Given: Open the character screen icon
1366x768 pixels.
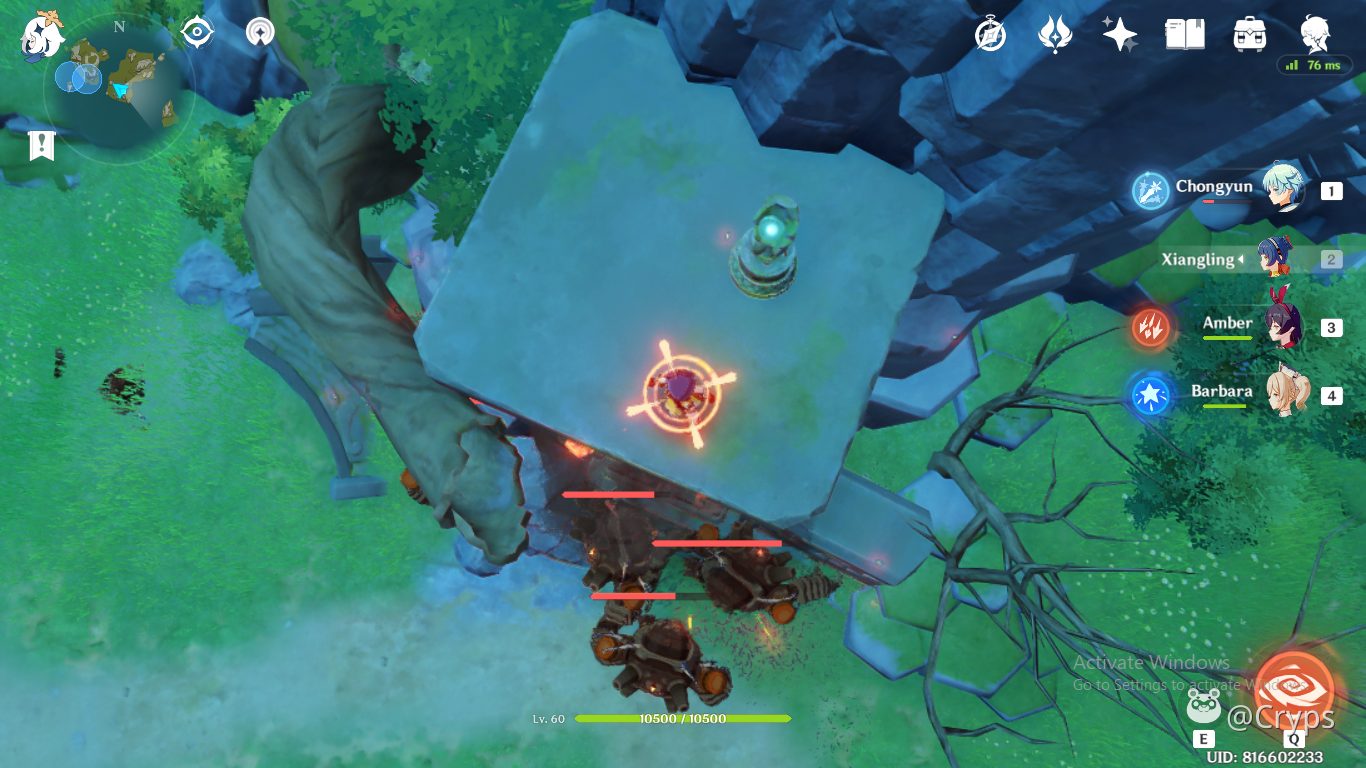Looking at the screenshot, I should [x=1315, y=35].
